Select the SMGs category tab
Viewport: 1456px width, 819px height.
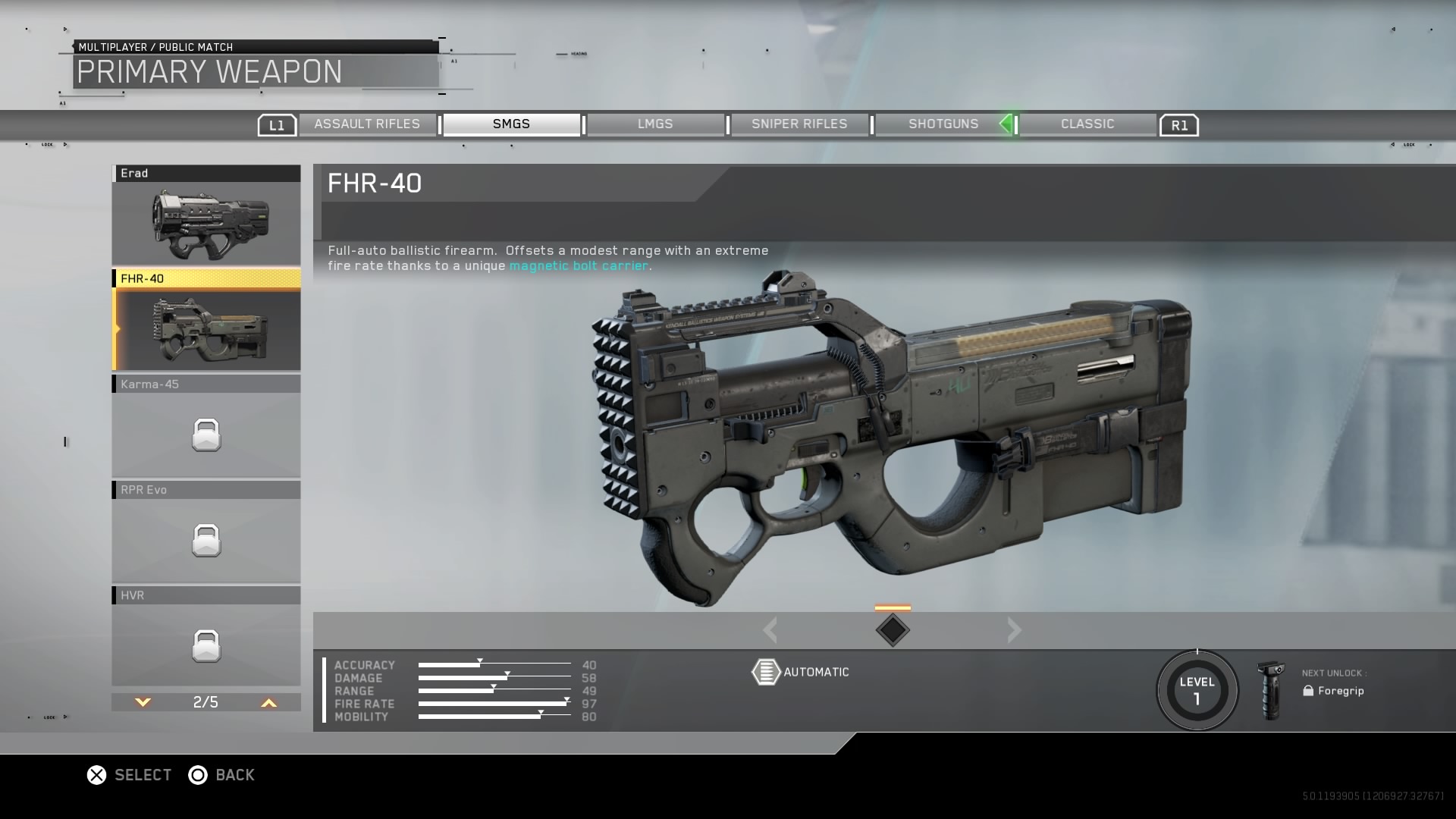click(x=511, y=124)
